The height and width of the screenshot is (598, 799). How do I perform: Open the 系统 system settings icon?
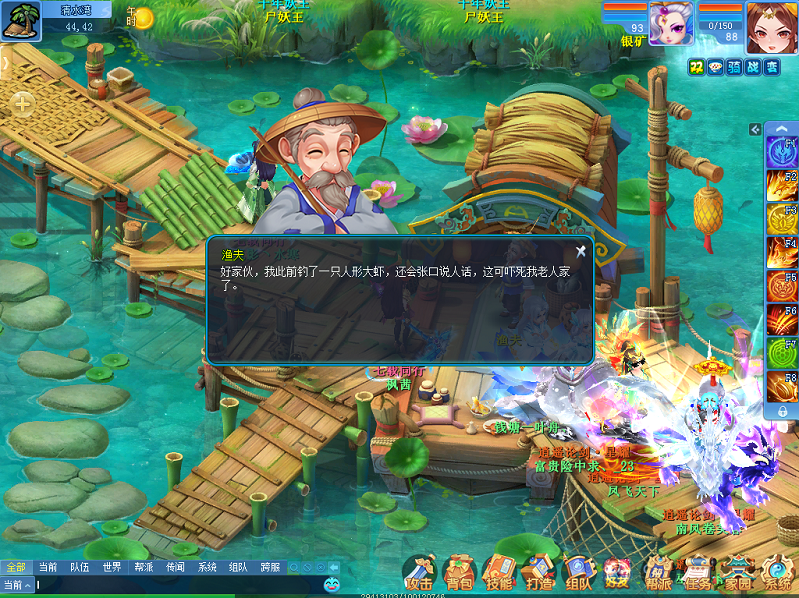pos(777,573)
